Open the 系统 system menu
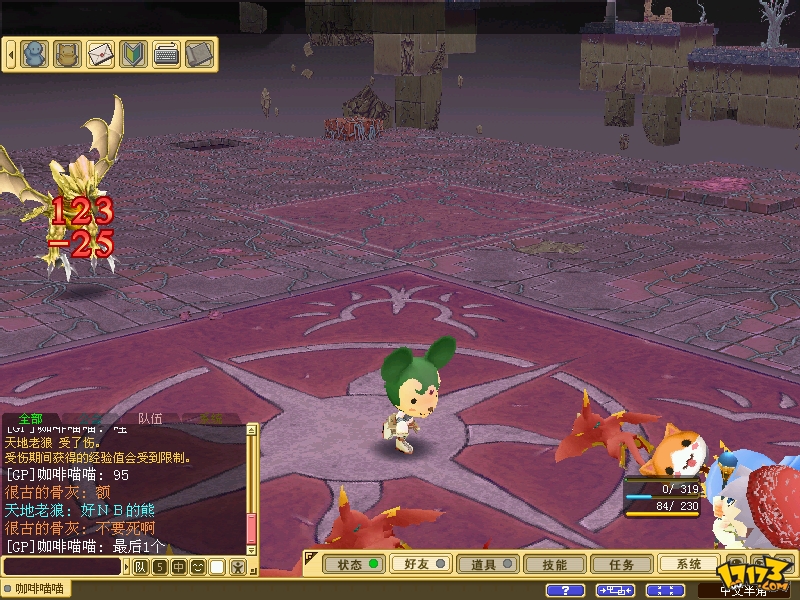 tap(688, 564)
